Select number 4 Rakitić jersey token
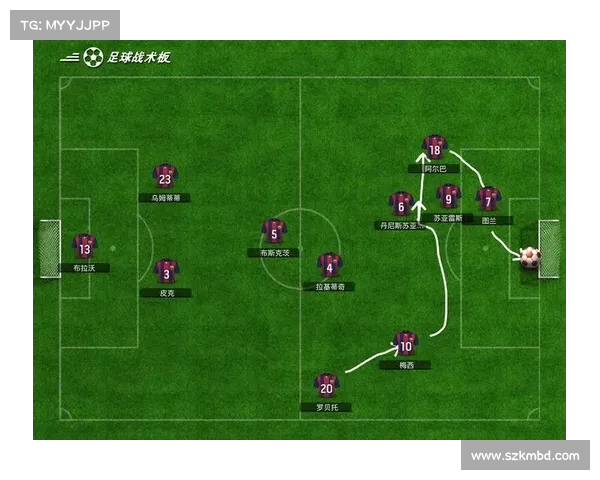This screenshot has width=600, height=480. (x=329, y=265)
